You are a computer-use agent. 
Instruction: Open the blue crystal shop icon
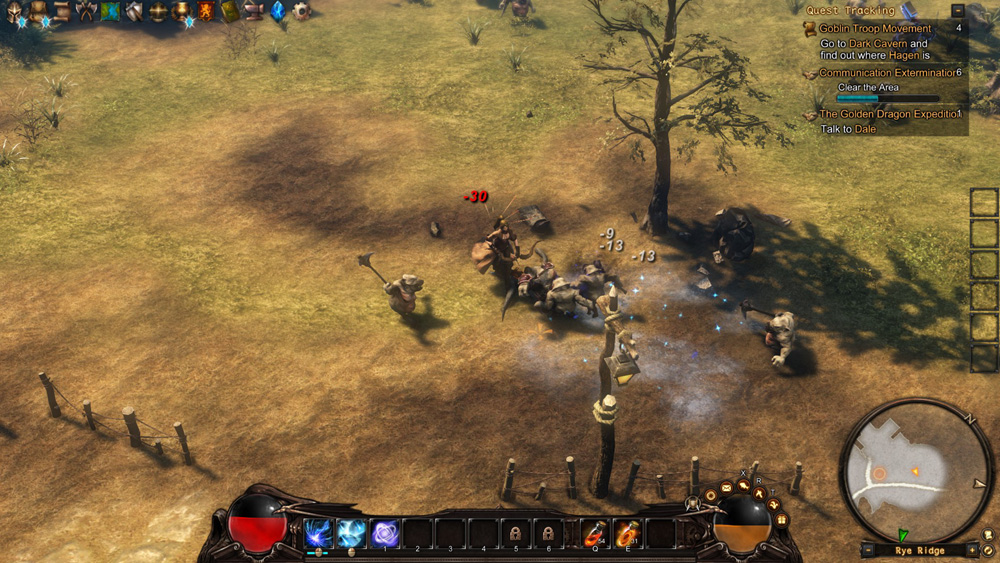pos(278,12)
